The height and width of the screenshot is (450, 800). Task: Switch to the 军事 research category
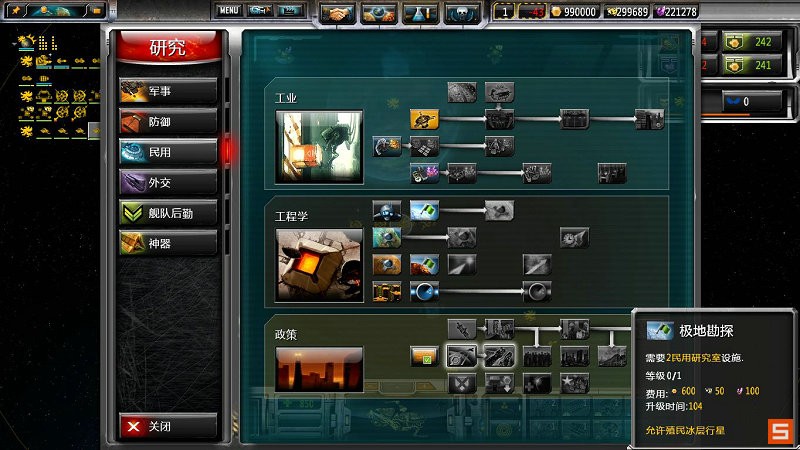[x=167, y=91]
